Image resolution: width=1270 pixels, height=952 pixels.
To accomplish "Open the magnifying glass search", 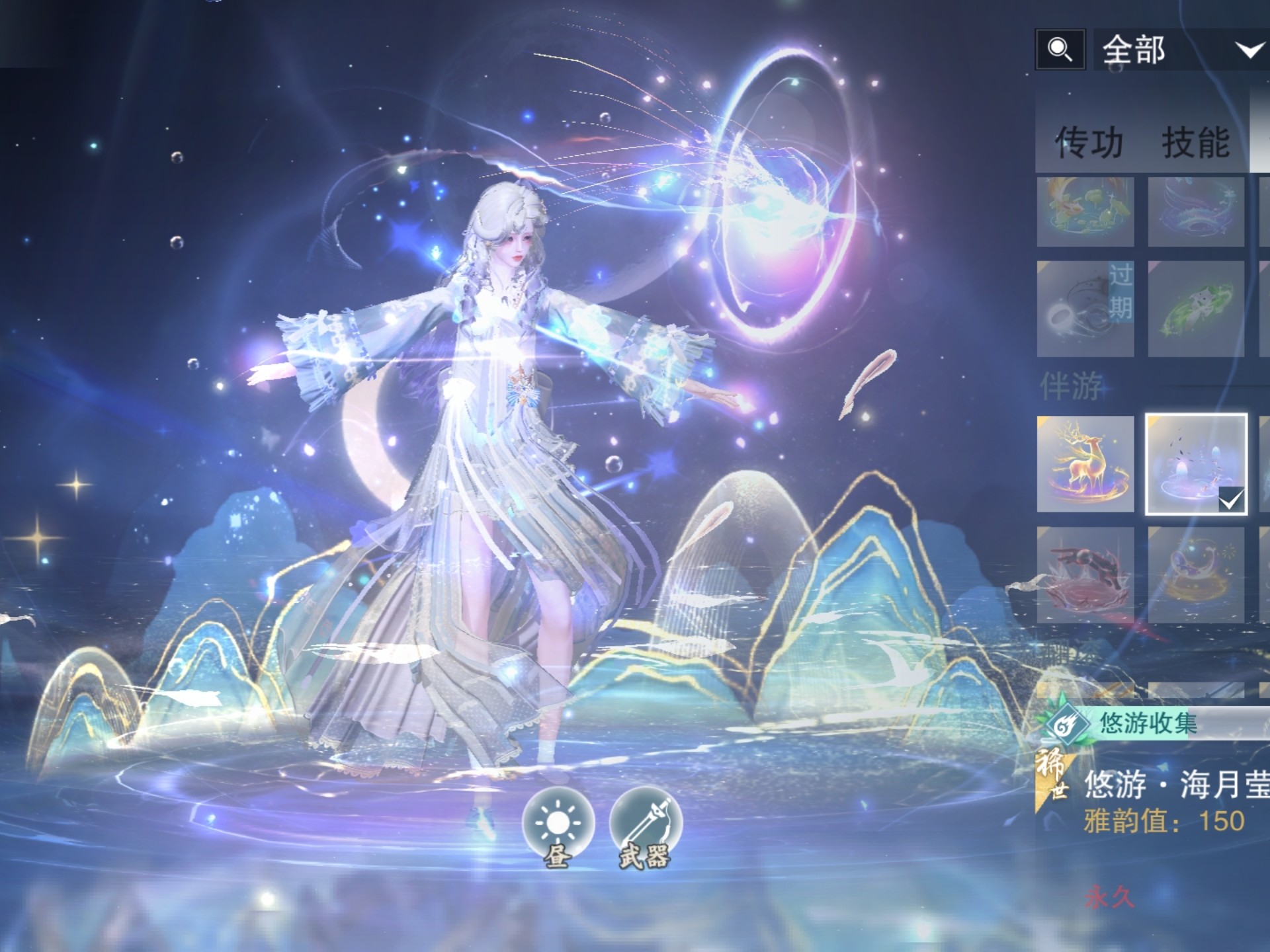I will [1060, 50].
